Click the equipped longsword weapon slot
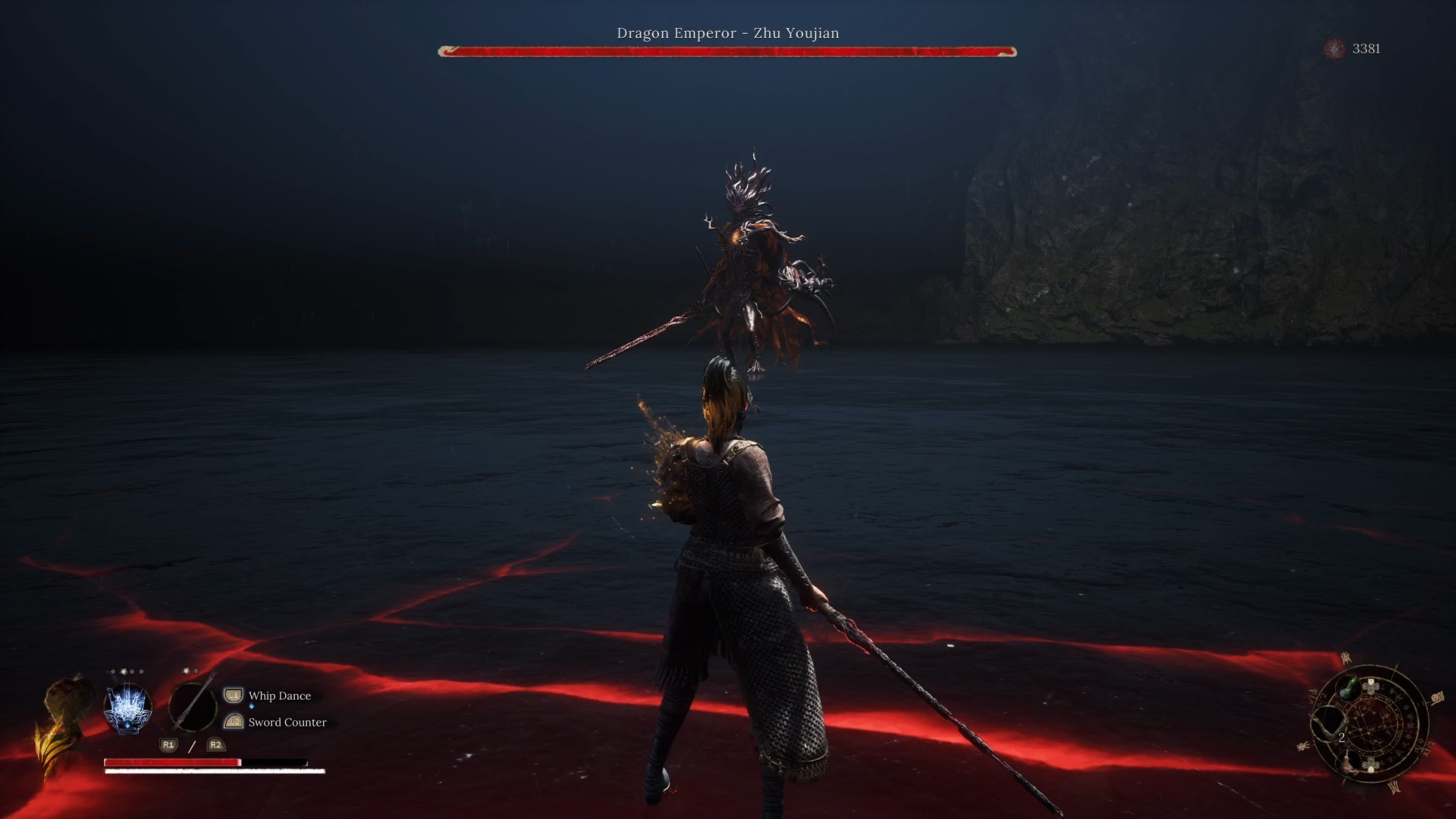 click(192, 706)
